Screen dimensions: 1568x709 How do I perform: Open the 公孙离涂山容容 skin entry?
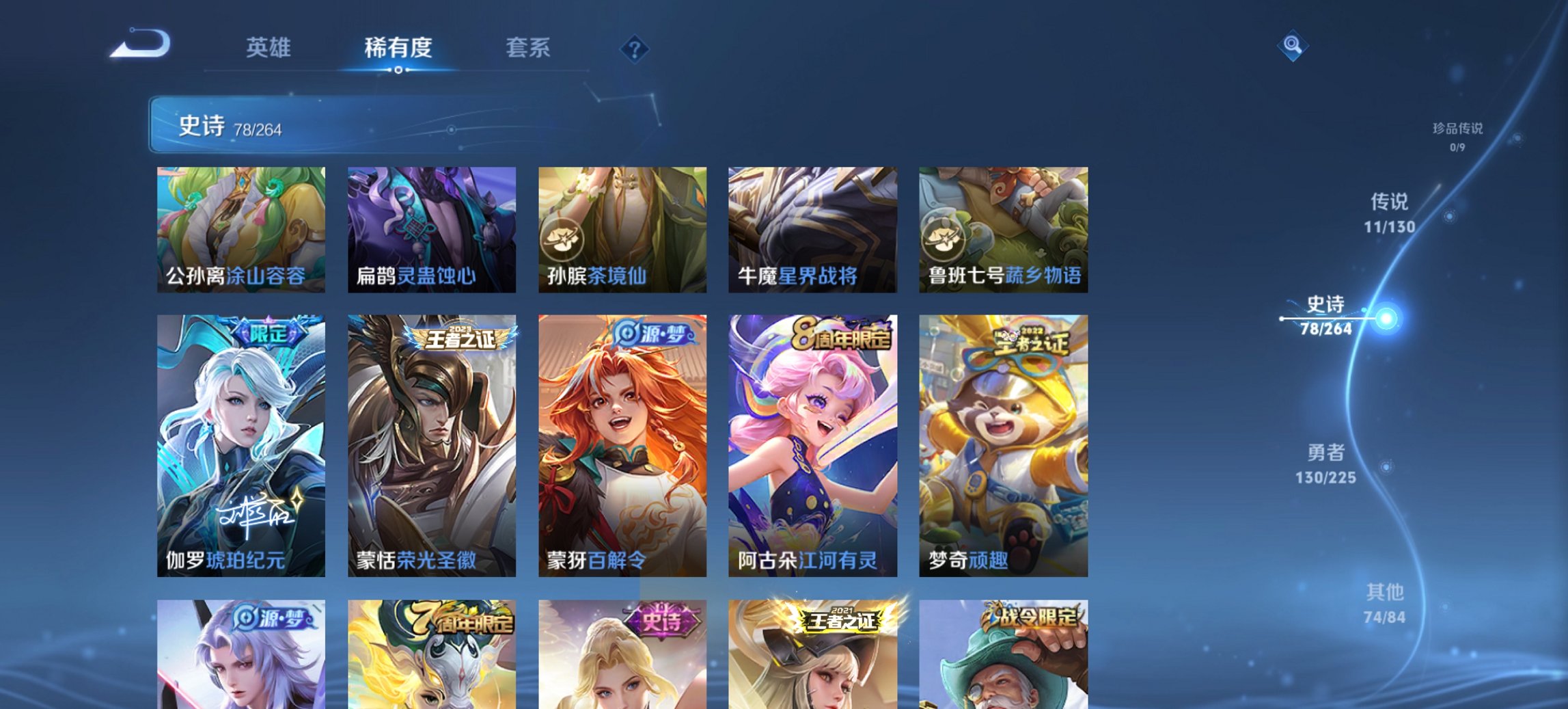tap(240, 230)
